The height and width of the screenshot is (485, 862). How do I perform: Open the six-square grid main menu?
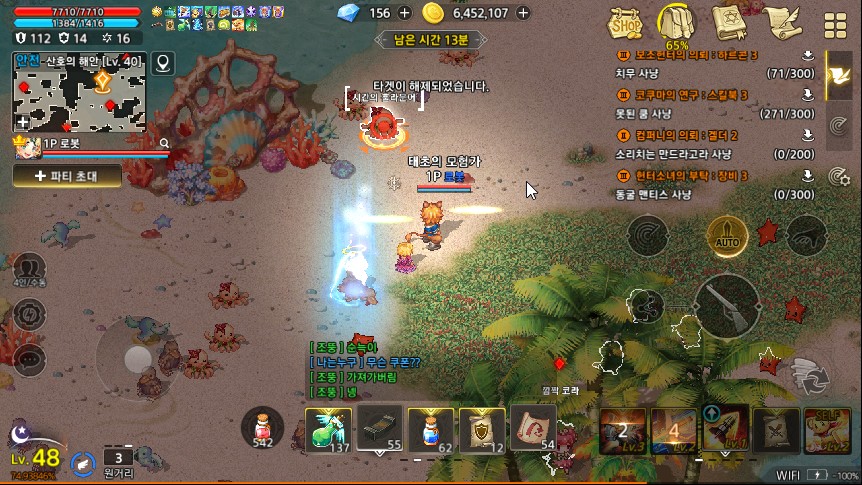coord(834,24)
